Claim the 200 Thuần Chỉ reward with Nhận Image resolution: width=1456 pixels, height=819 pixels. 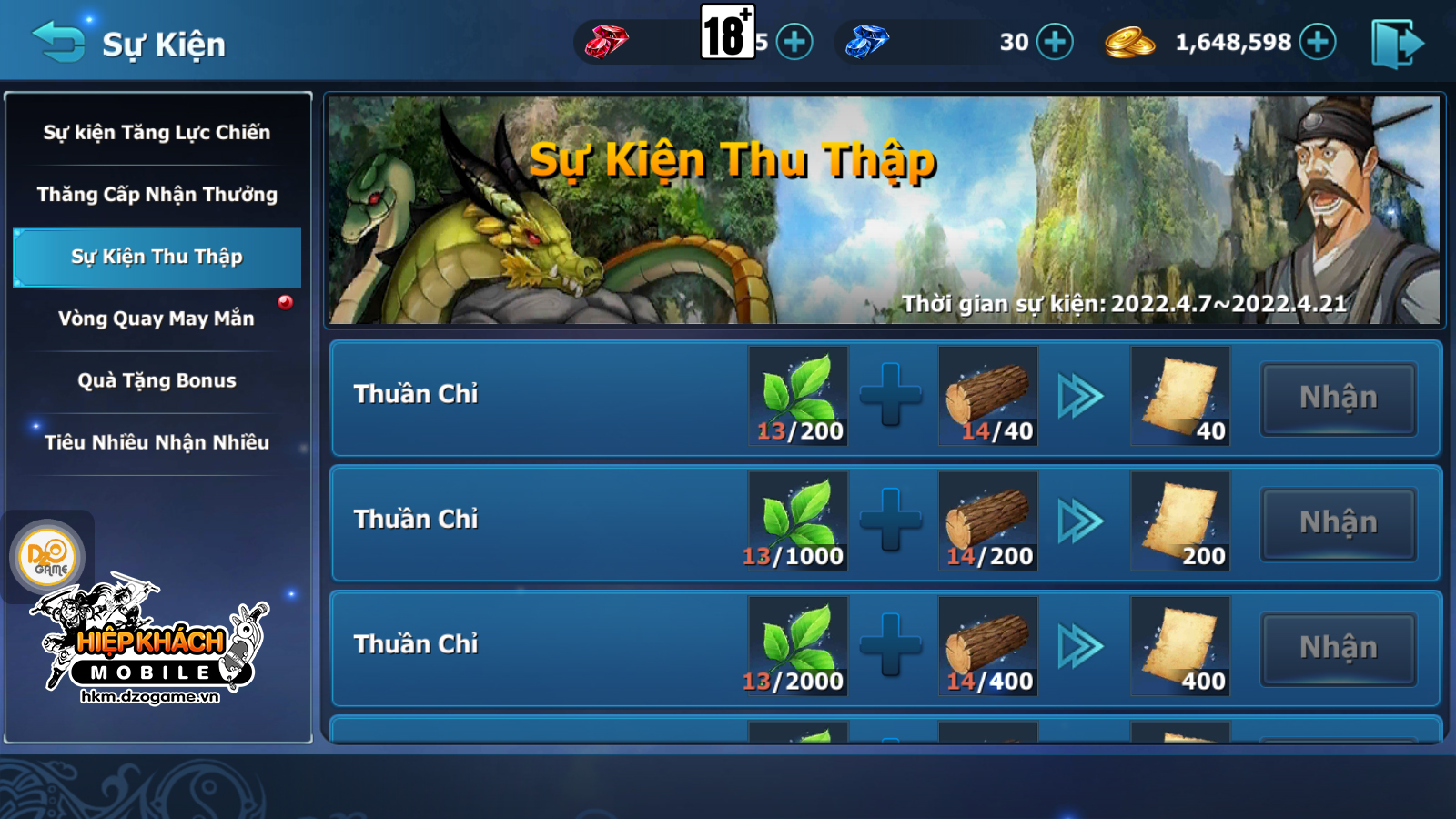click(x=1338, y=523)
